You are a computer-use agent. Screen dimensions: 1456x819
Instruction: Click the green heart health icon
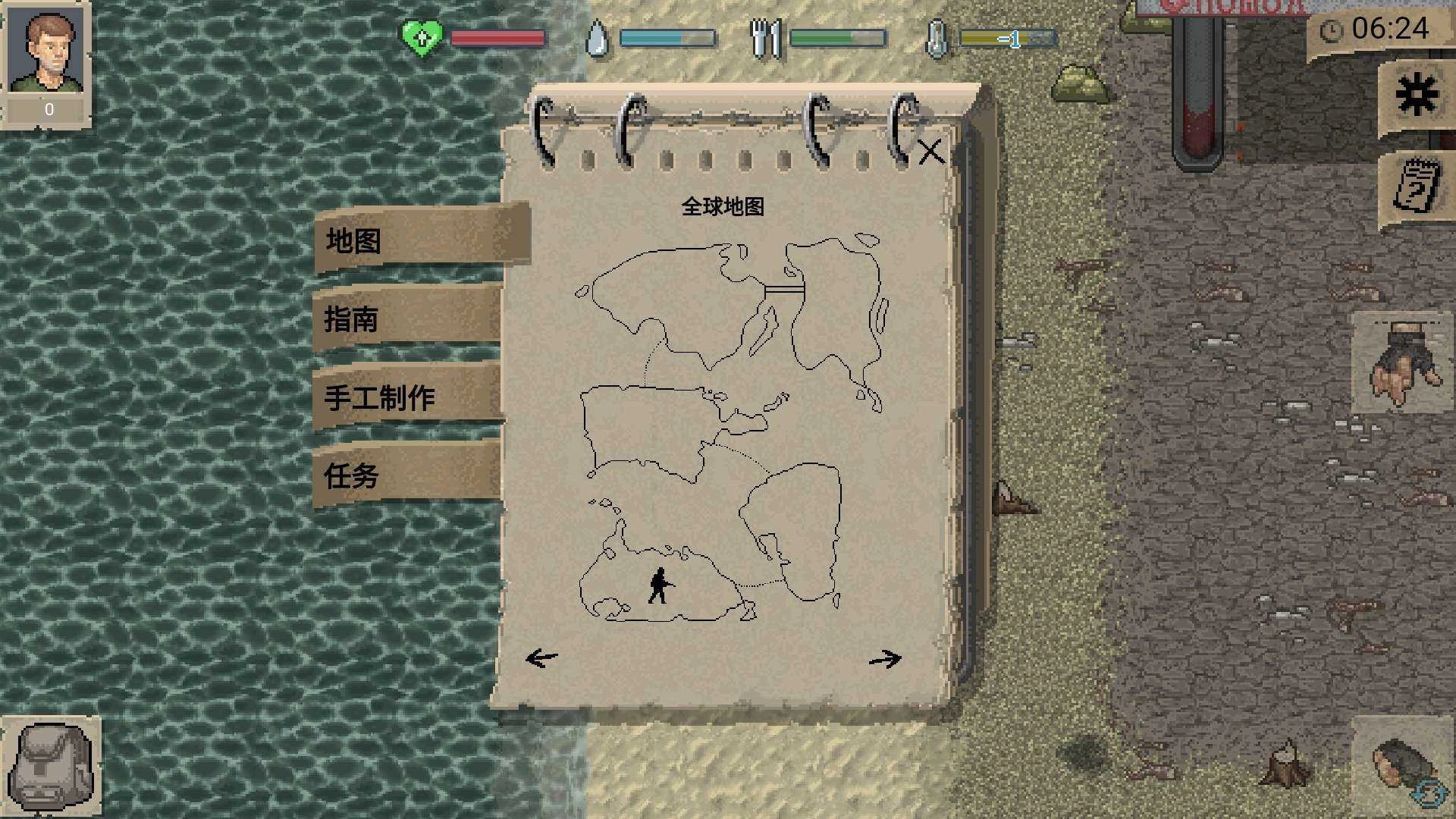pos(422,35)
